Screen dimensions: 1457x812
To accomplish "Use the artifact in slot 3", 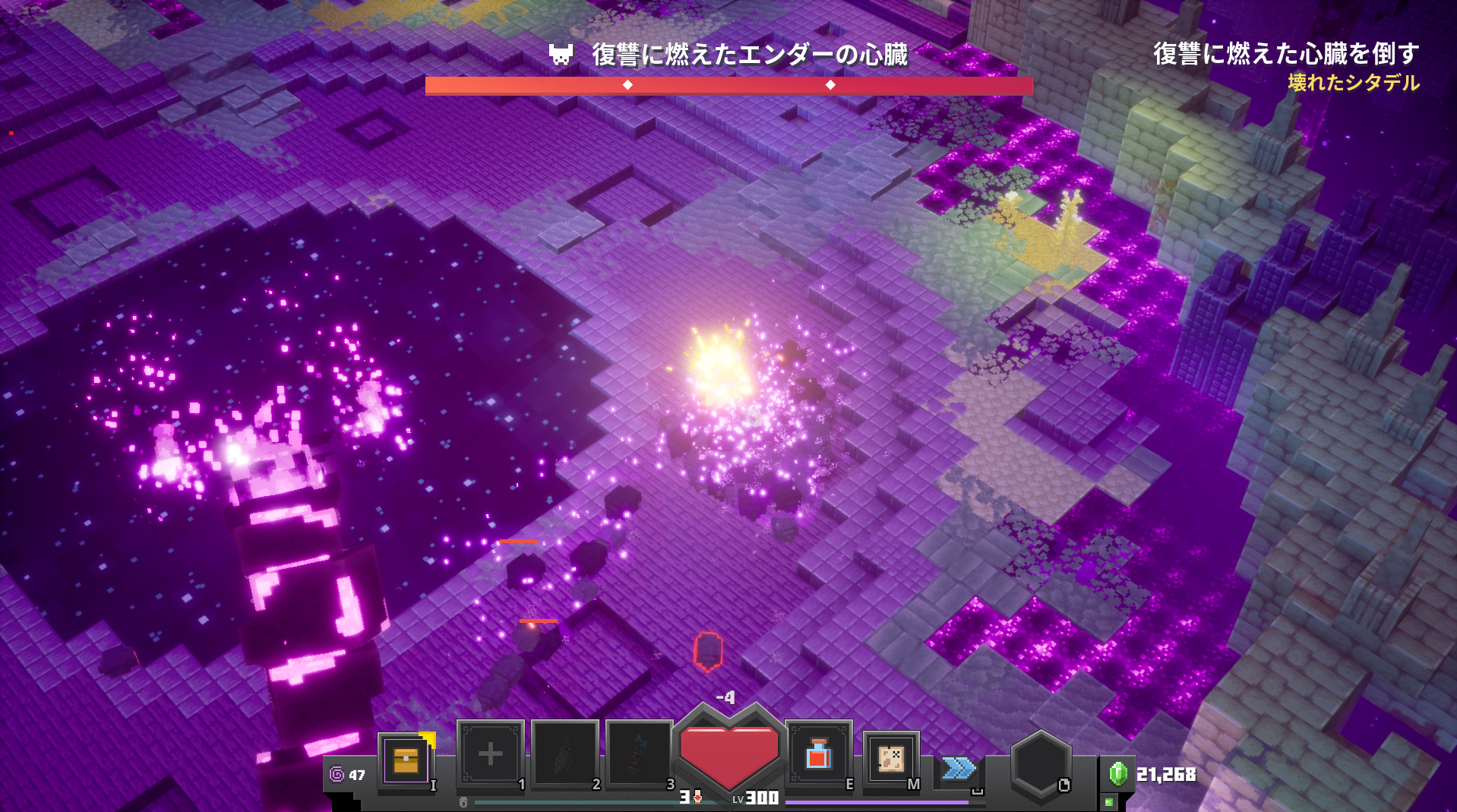I will click(639, 754).
